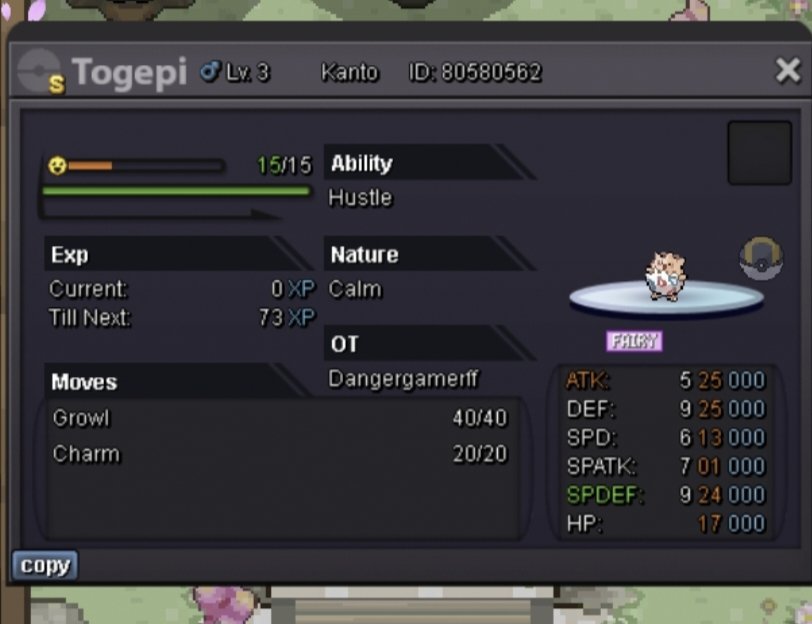The width and height of the screenshot is (812, 624).
Task: Click the Hustle ability entry
Action: [x=360, y=198]
